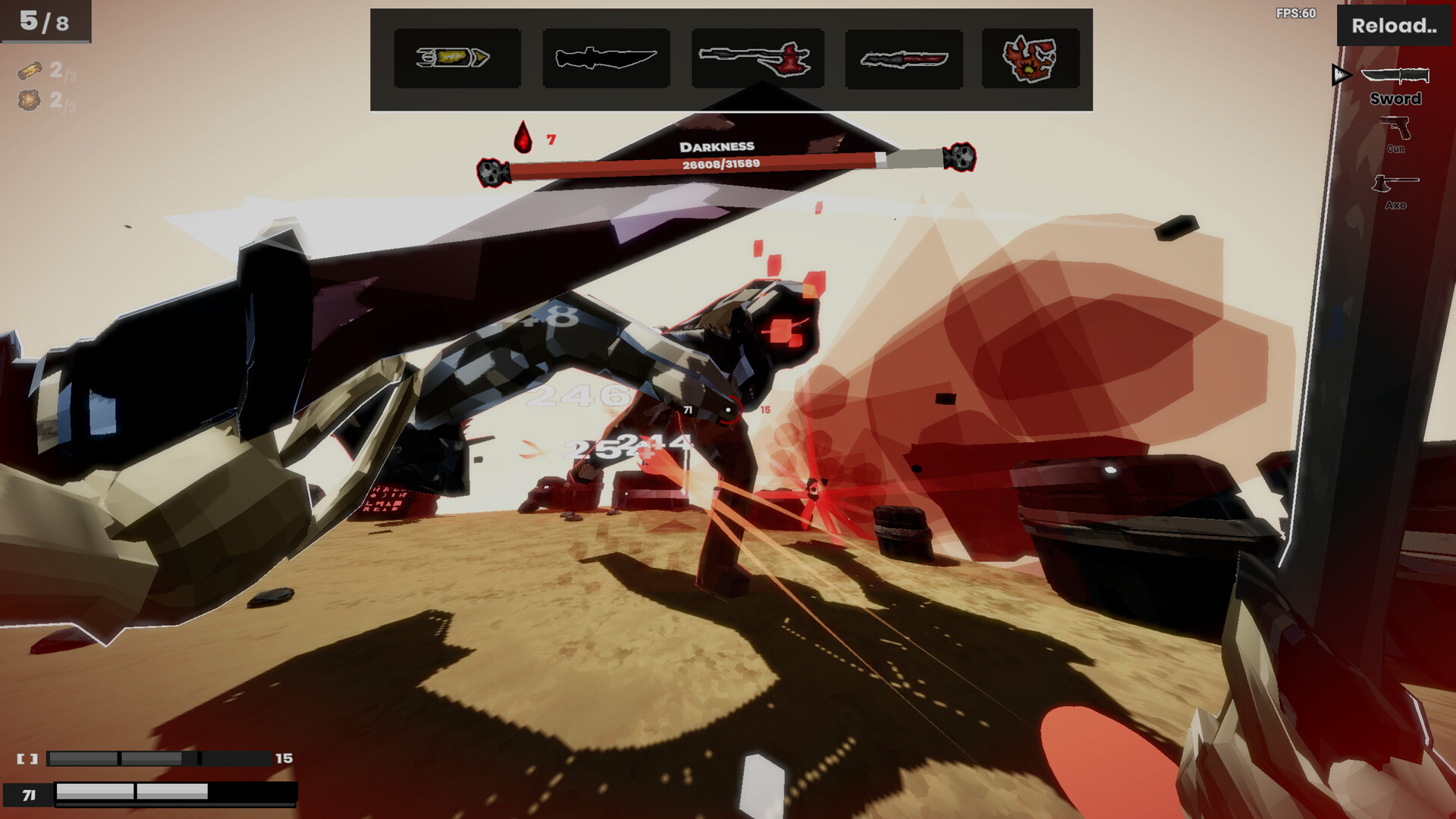Click the selector arrow beside the Sword weapon
The height and width of the screenshot is (819, 1456).
(1341, 75)
